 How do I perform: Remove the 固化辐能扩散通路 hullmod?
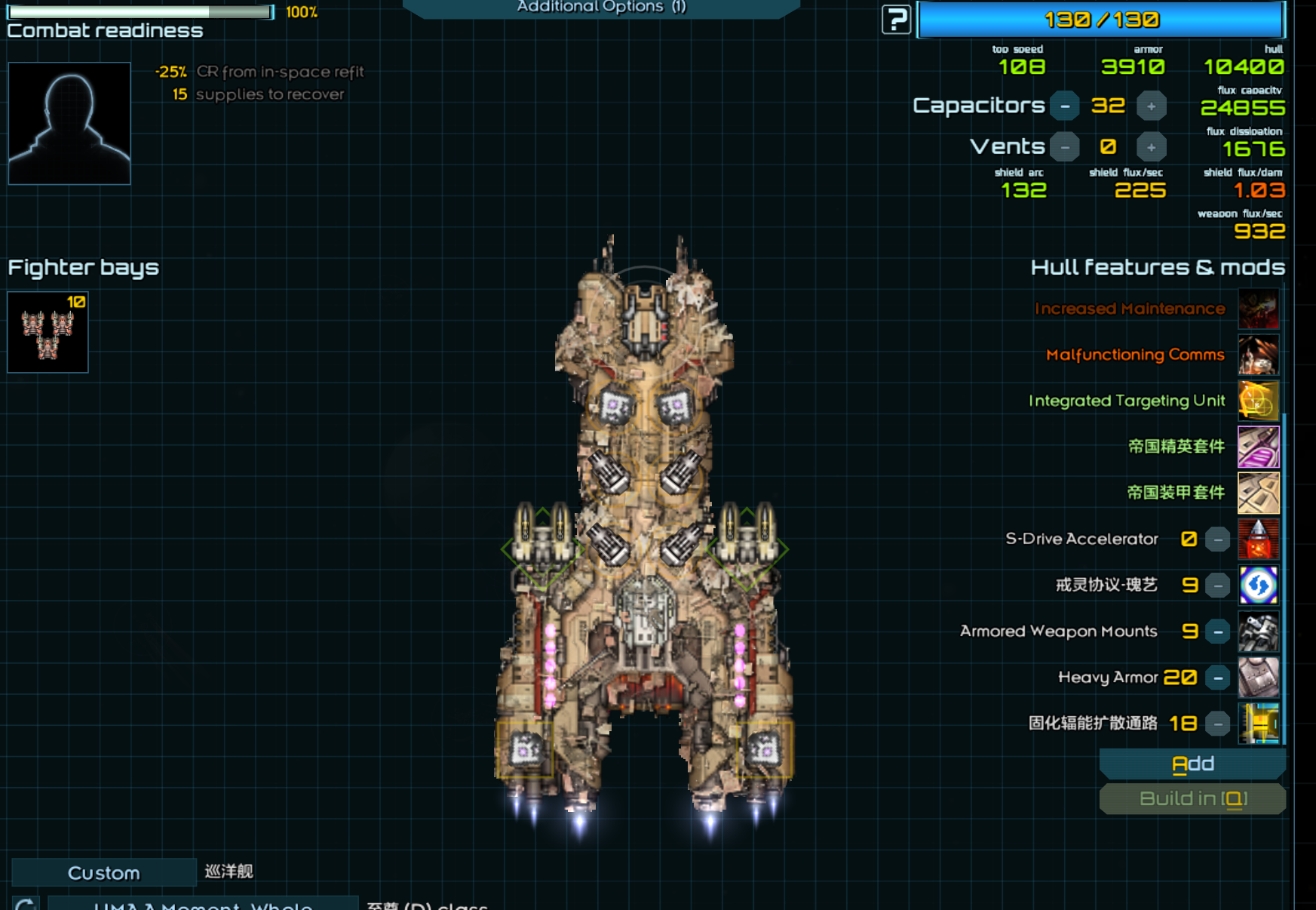(1217, 724)
